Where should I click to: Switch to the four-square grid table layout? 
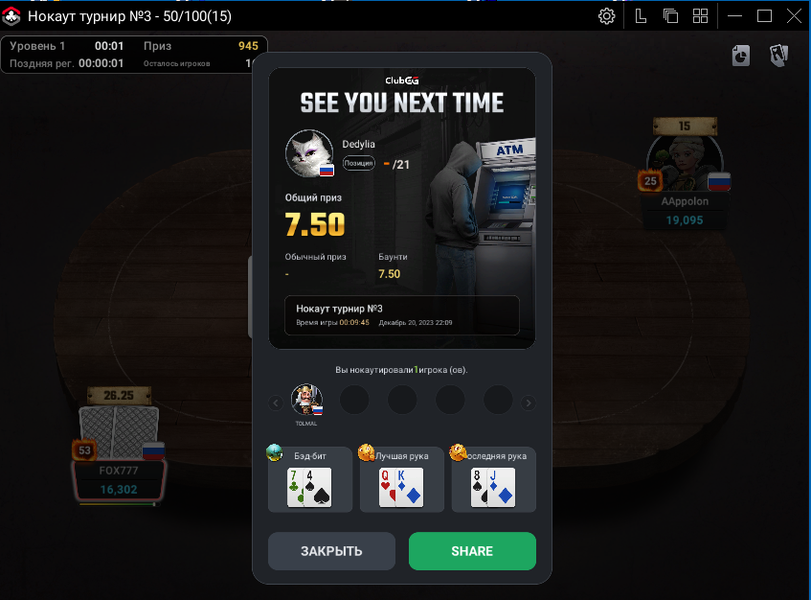tap(700, 16)
